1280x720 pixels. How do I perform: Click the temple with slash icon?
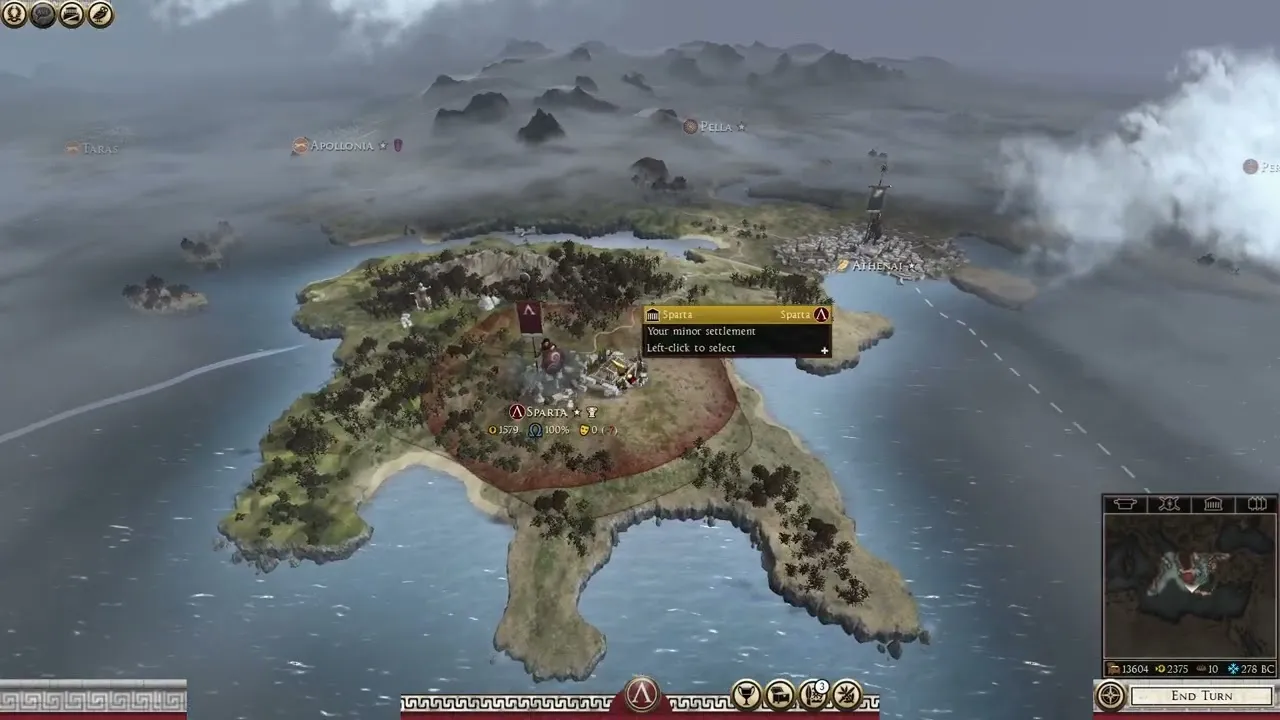click(72, 14)
